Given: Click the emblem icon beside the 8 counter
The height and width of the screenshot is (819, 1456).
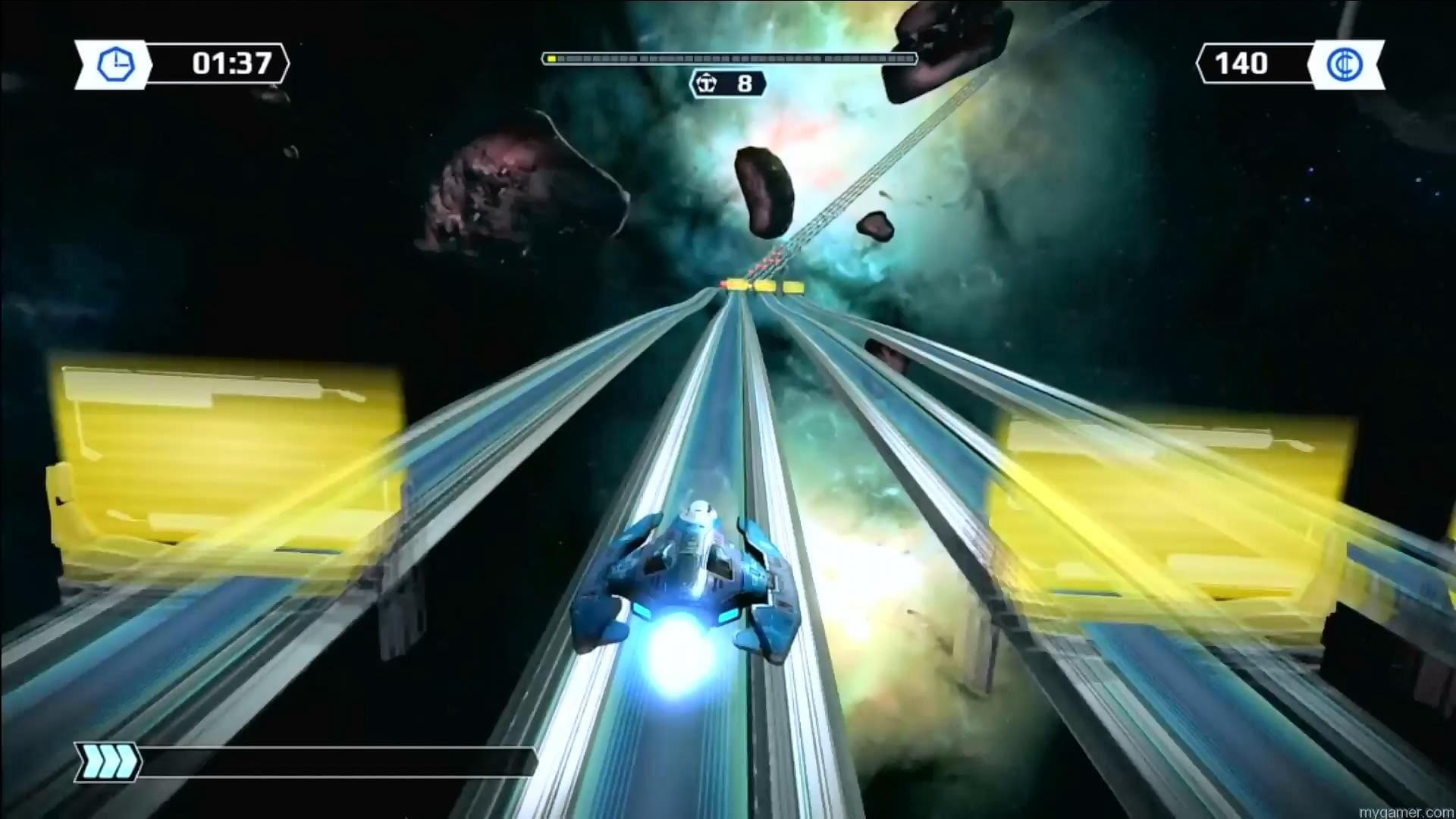Looking at the screenshot, I should click(x=707, y=83).
